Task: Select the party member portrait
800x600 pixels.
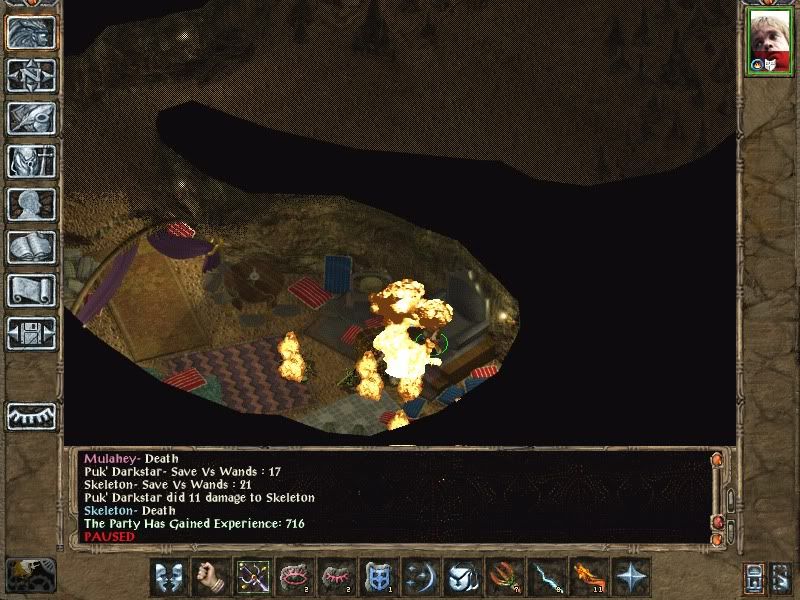Action: click(768, 40)
